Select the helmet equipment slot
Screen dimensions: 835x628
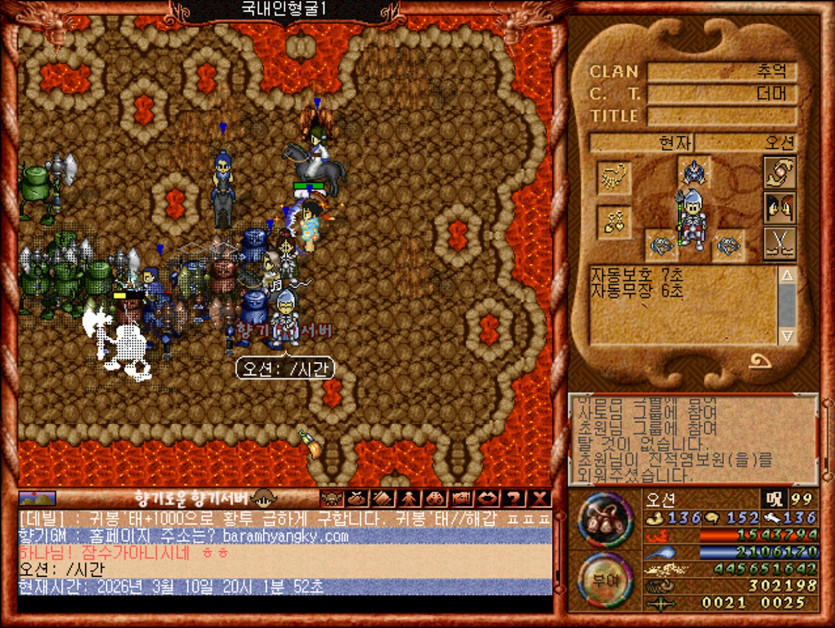(692, 170)
